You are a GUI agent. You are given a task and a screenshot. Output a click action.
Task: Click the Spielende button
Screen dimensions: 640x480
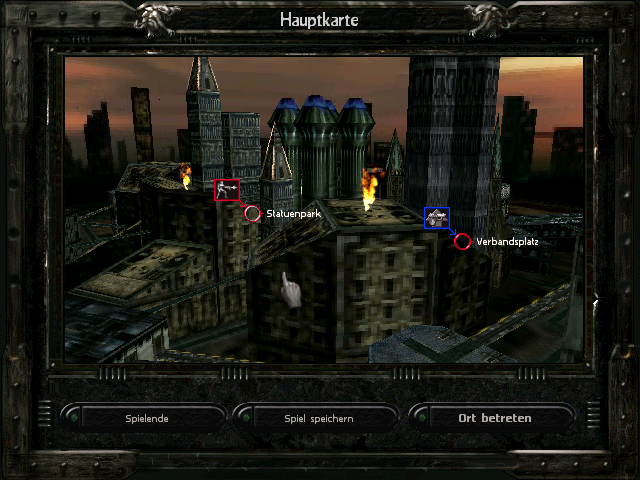[147, 418]
